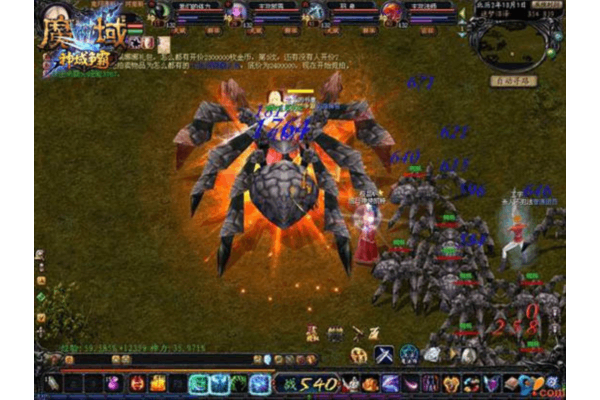This screenshot has width=600, height=400.
Task: Select the crossed swords icon above hotbar
Action: 384,354
